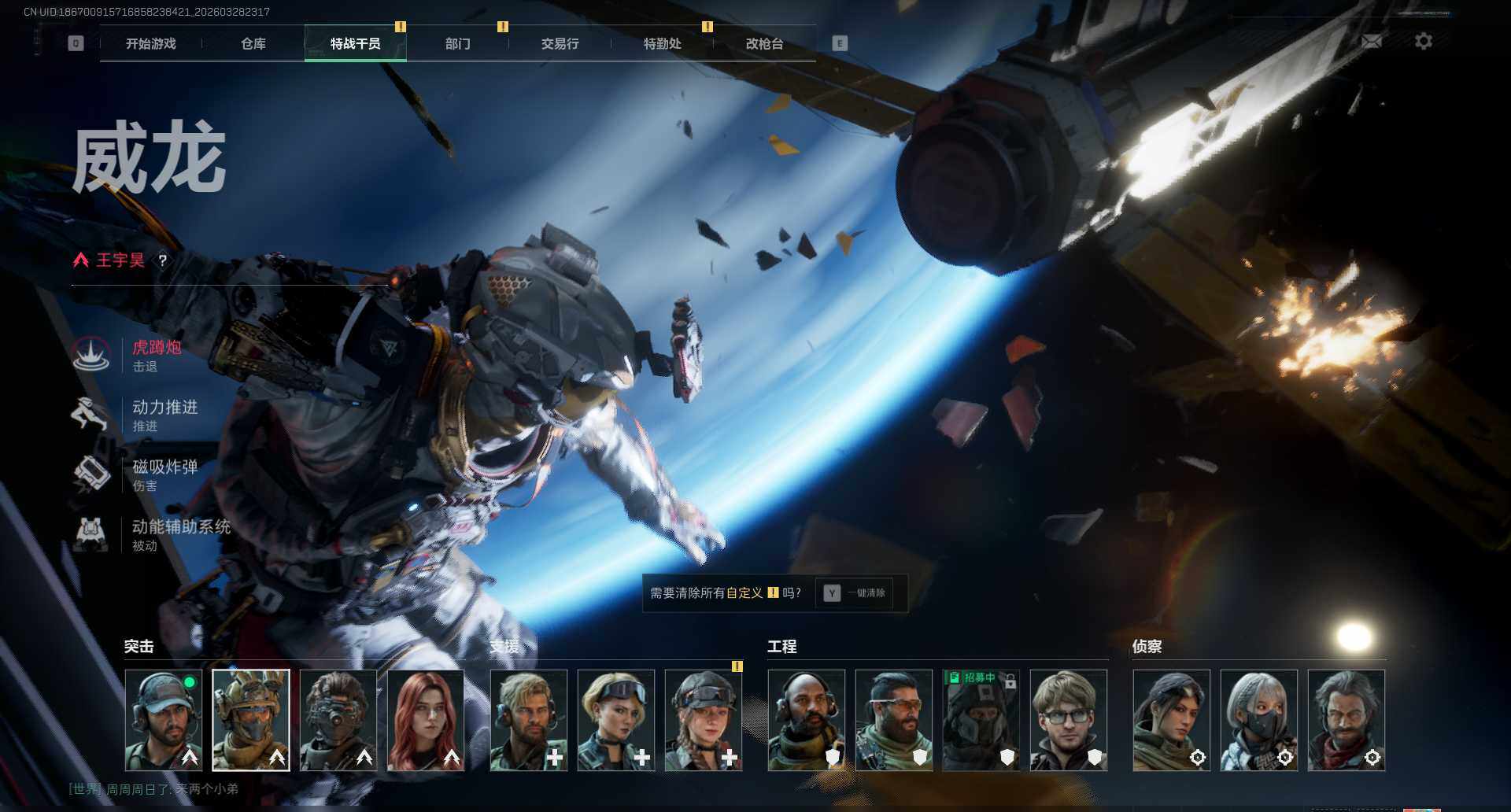Screen dimensions: 1511x812
Task: Choose the engineer operator wearing glasses
Action: coord(1068,720)
